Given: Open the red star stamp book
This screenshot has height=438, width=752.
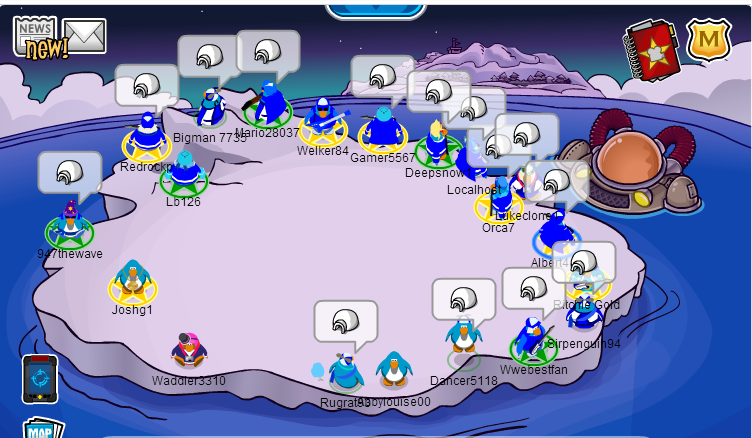Looking at the screenshot, I should (652, 47).
